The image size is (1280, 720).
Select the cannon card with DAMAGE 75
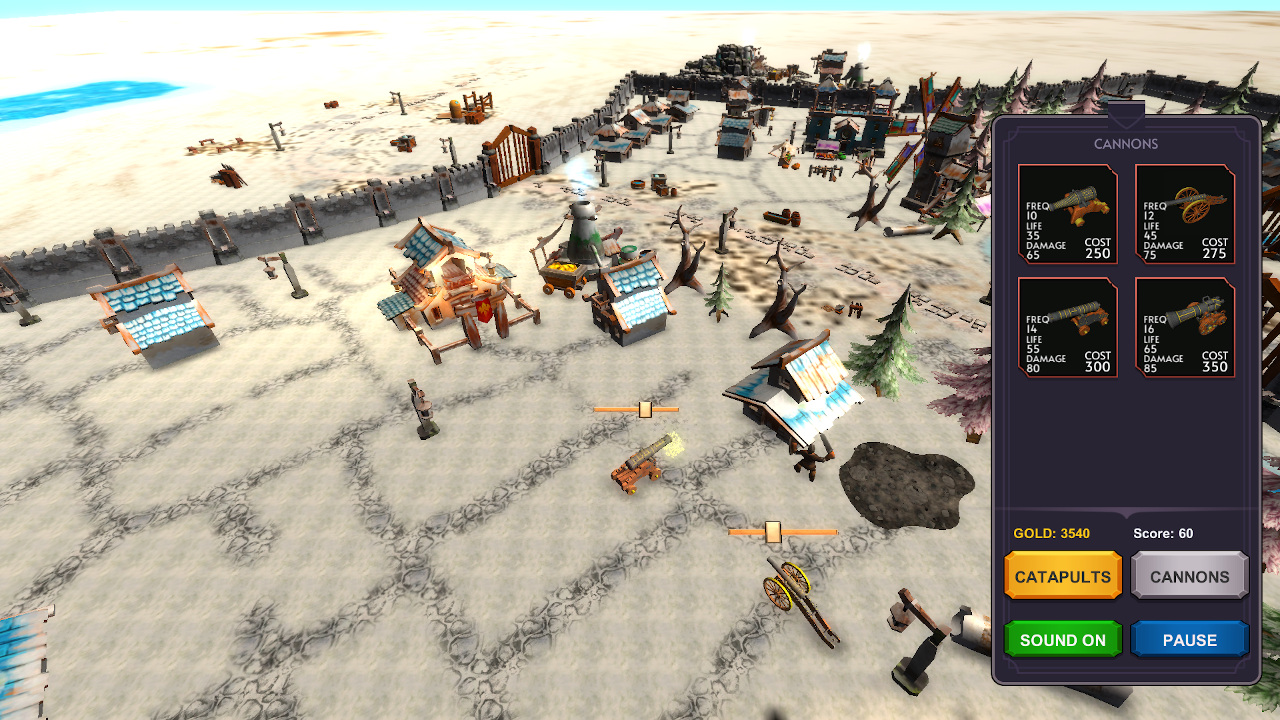point(1185,214)
